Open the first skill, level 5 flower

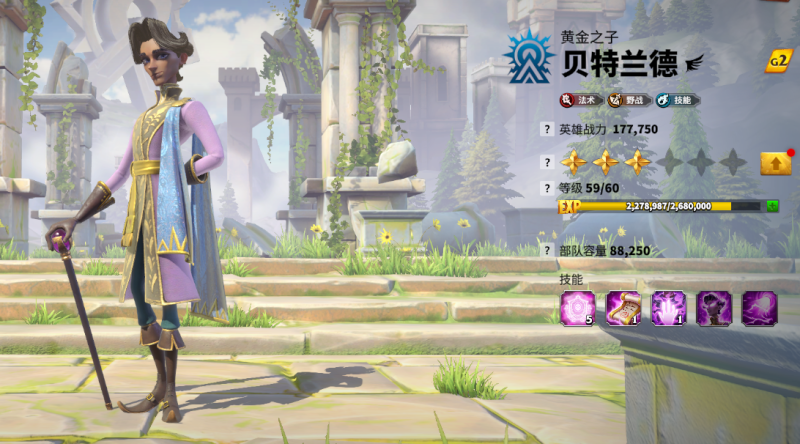click(578, 308)
